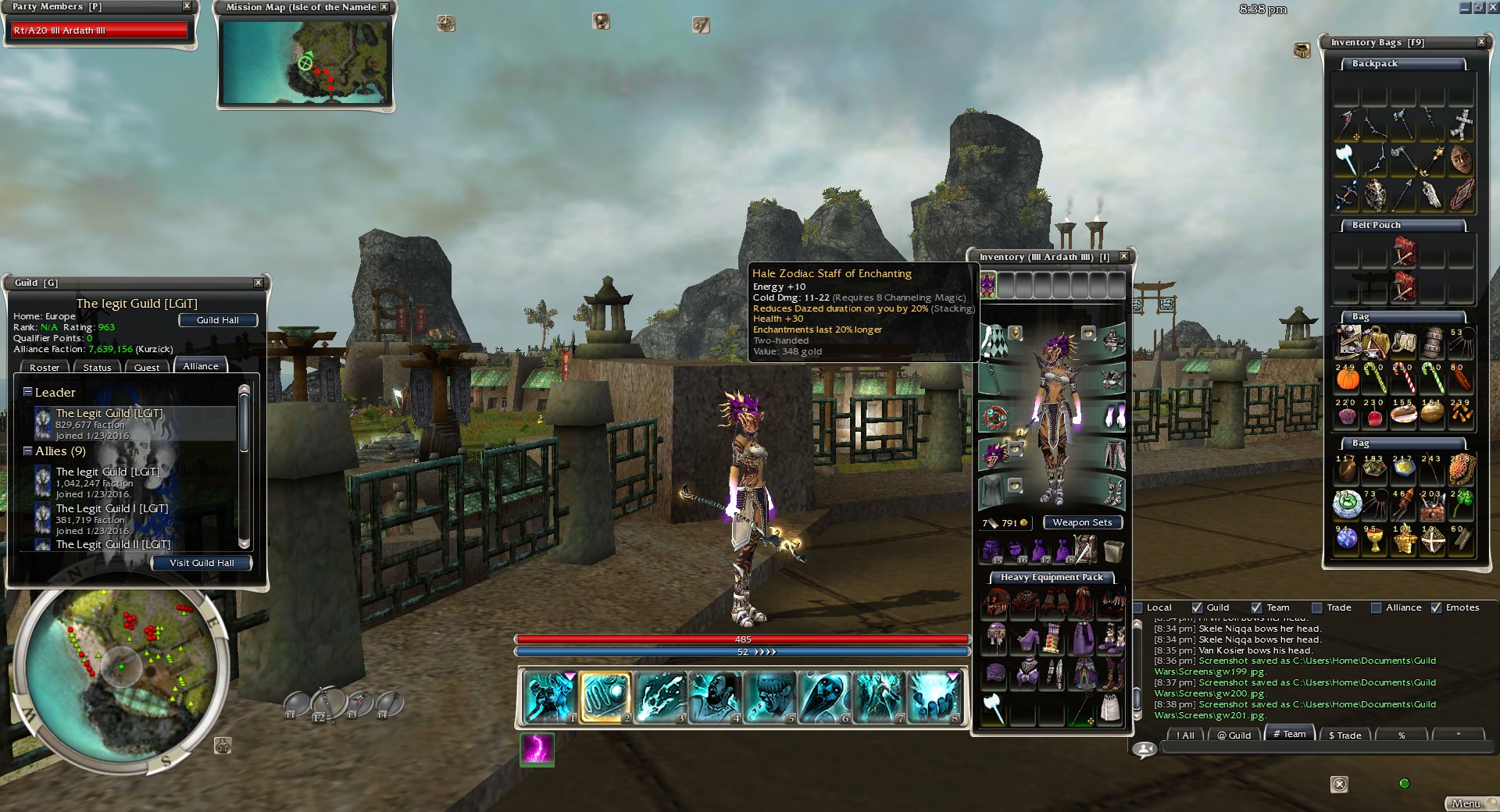Activate the skill in slot 2
This screenshot has height=812, width=1500.
click(x=604, y=697)
